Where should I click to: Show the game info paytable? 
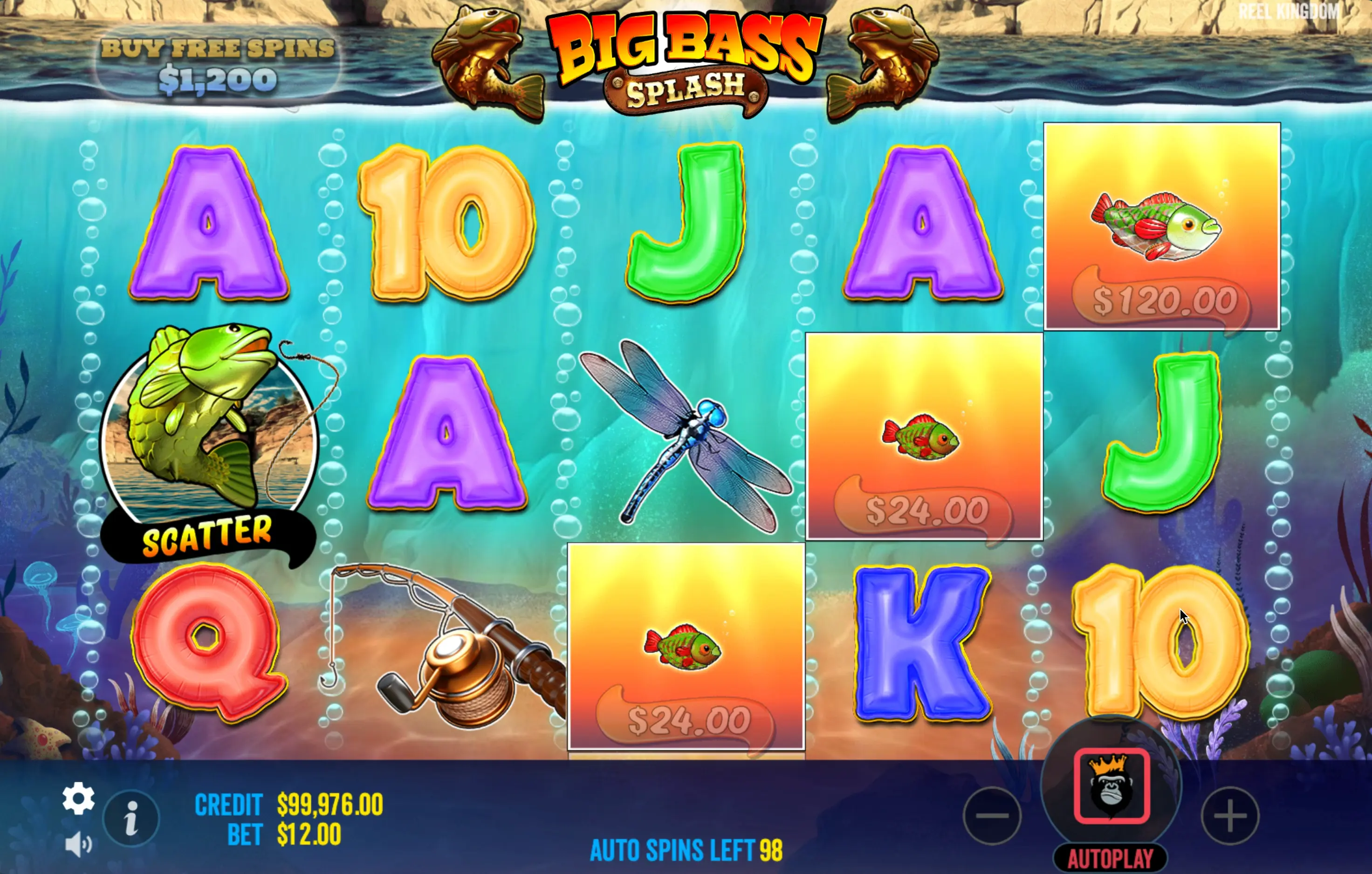click(x=131, y=819)
